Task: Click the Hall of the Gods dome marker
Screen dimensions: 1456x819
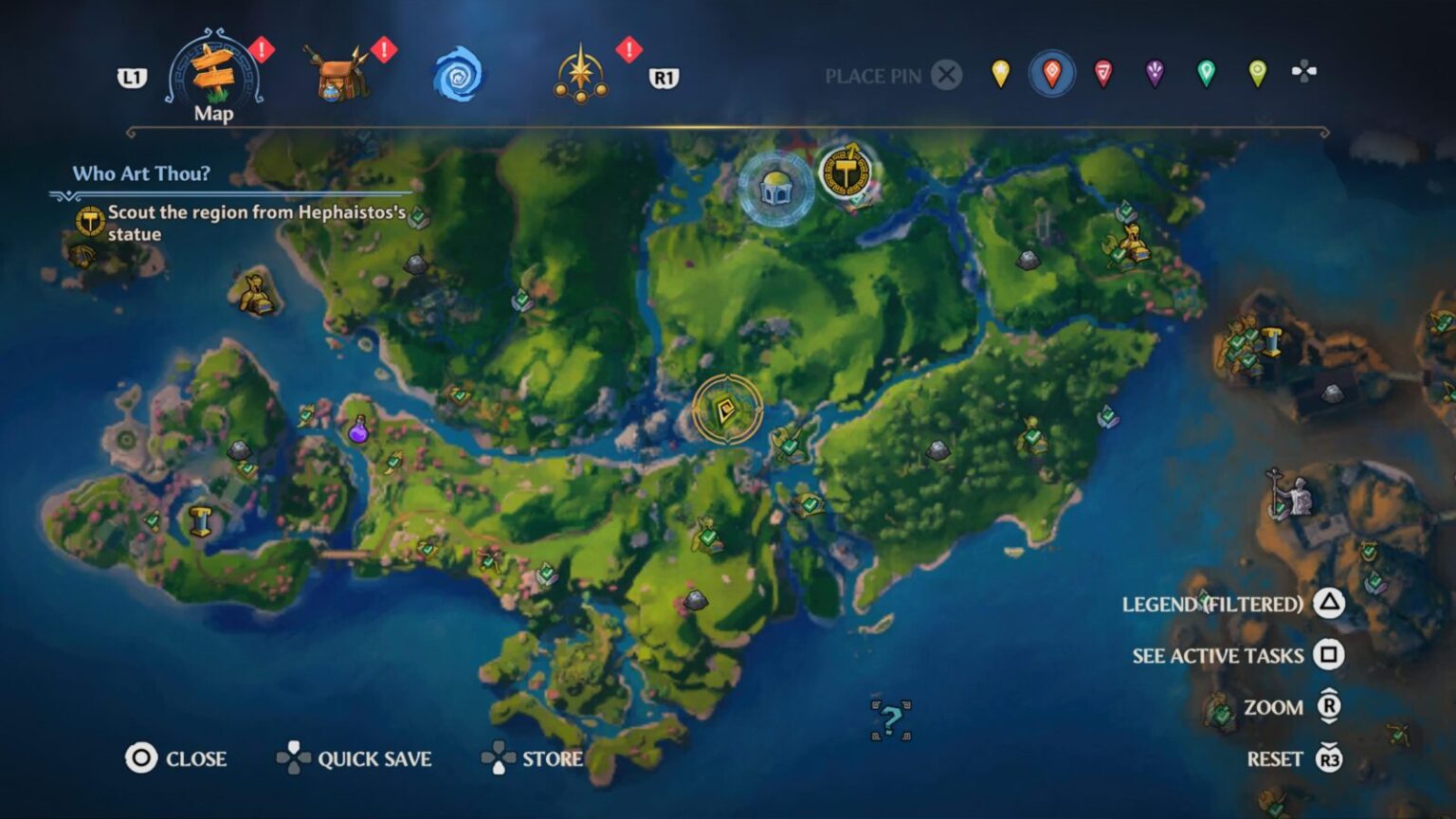Action: (x=775, y=188)
